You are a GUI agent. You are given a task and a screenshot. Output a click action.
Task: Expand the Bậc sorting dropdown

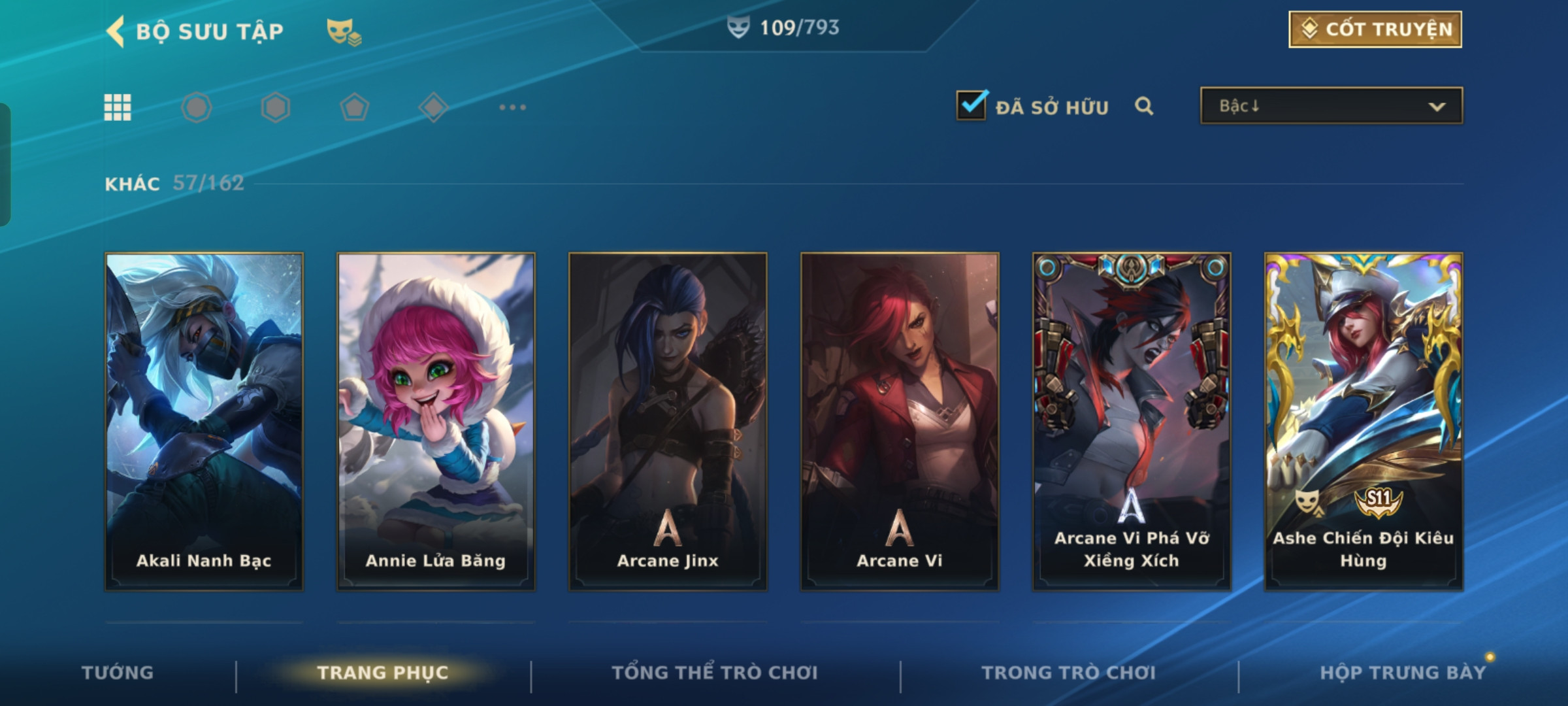[x=1331, y=106]
